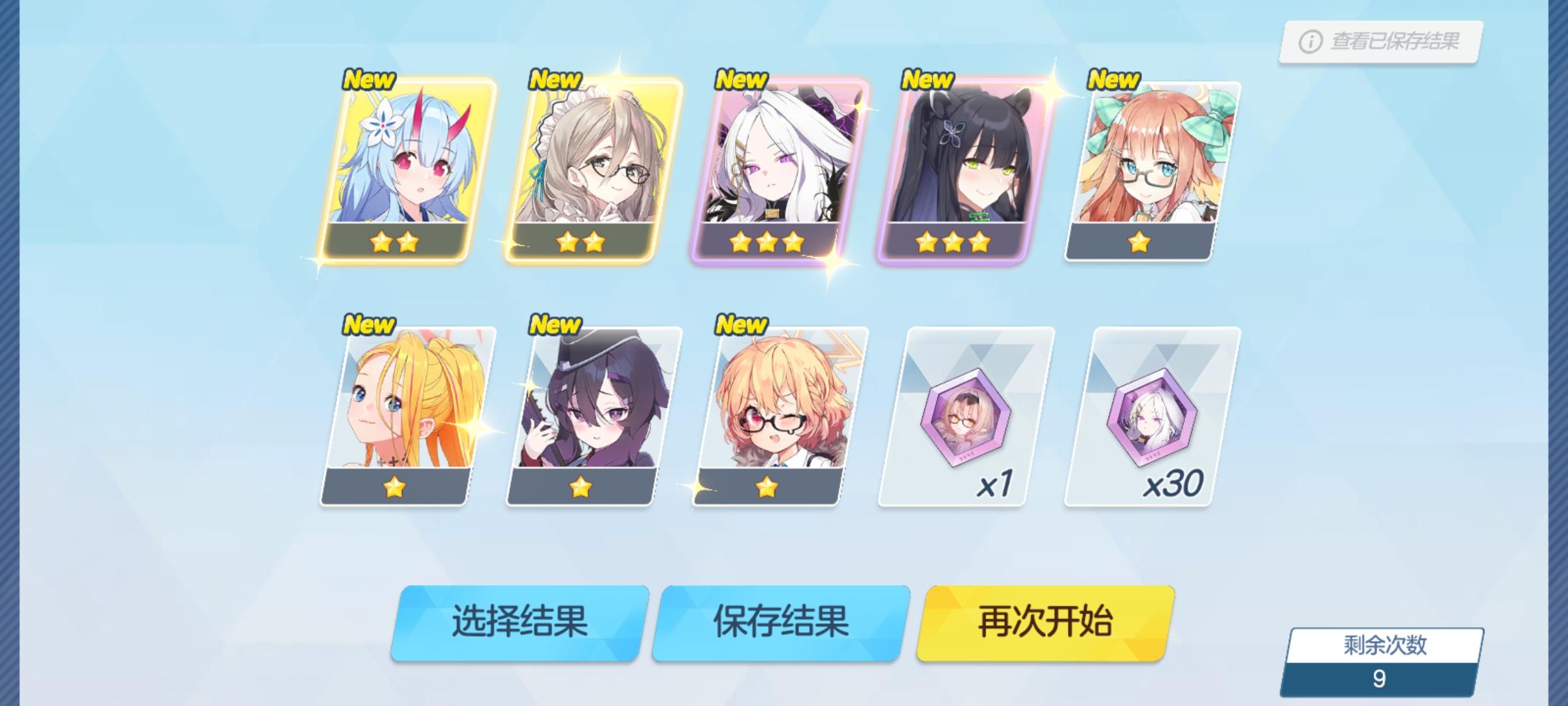Click the New badge on the Hina card

tap(742, 79)
